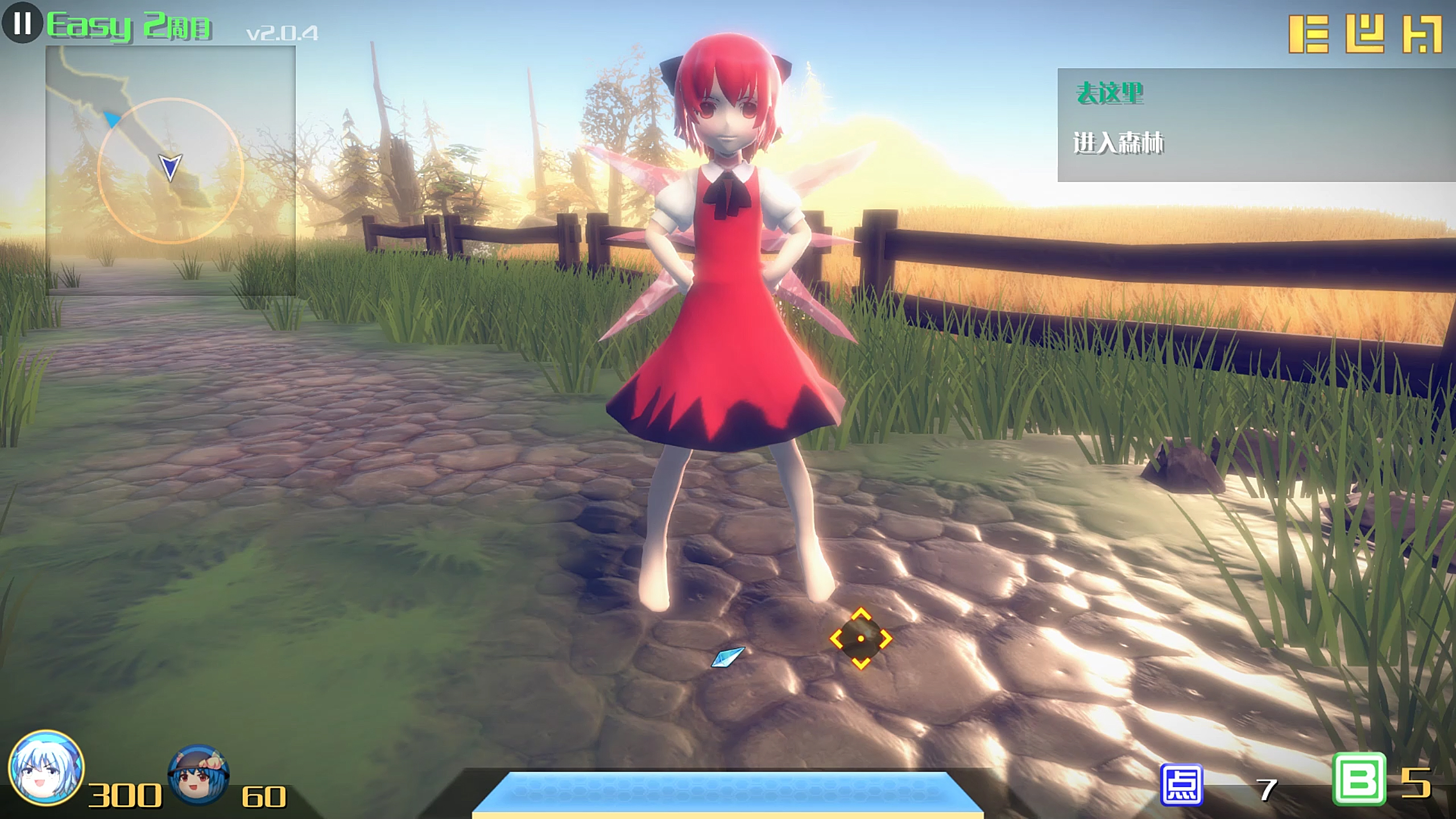Click the pause icon in top-left corner
Viewport: 1456px width, 819px height.
click(22, 24)
